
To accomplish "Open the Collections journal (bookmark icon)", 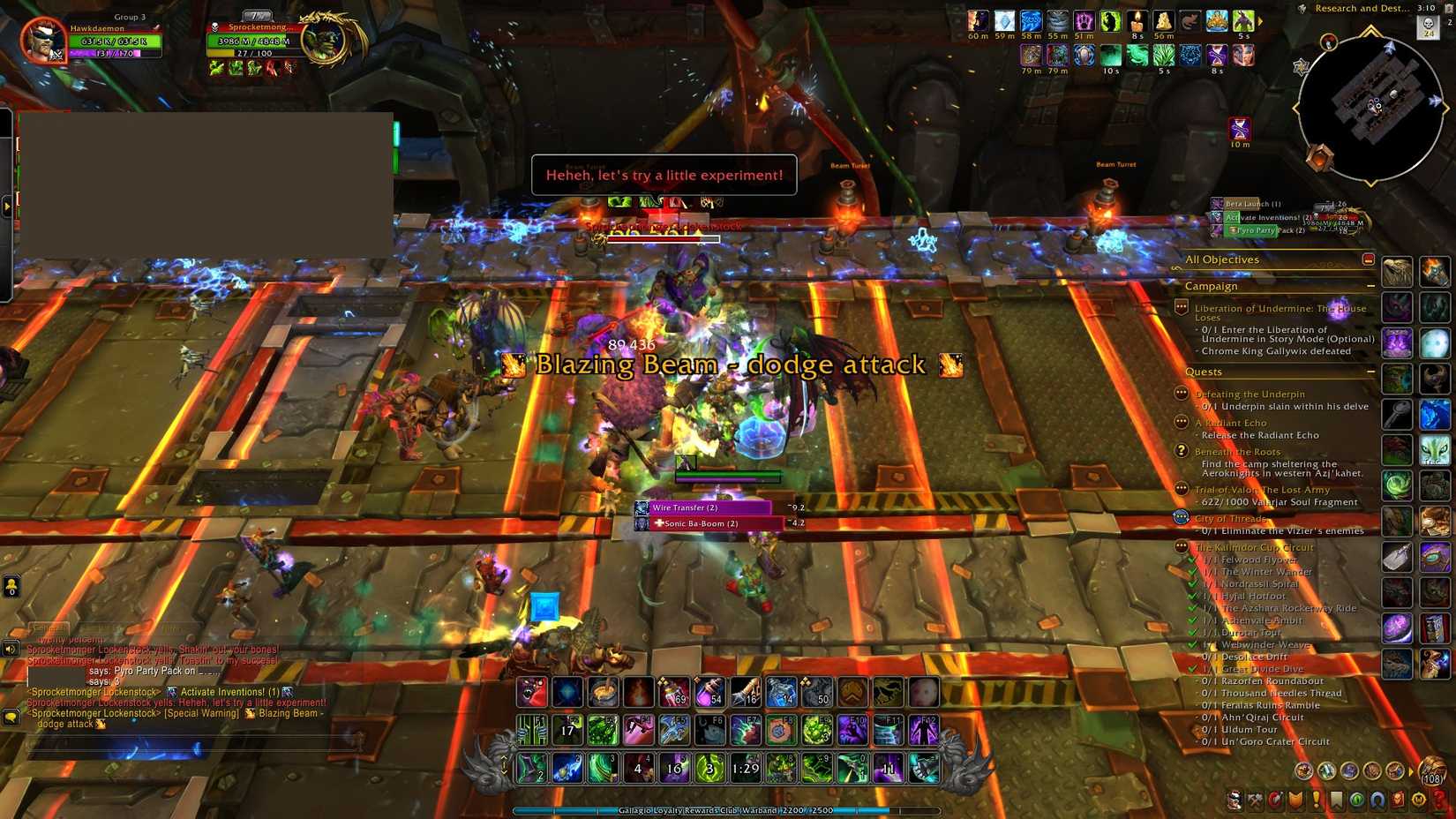I will coord(1339,800).
